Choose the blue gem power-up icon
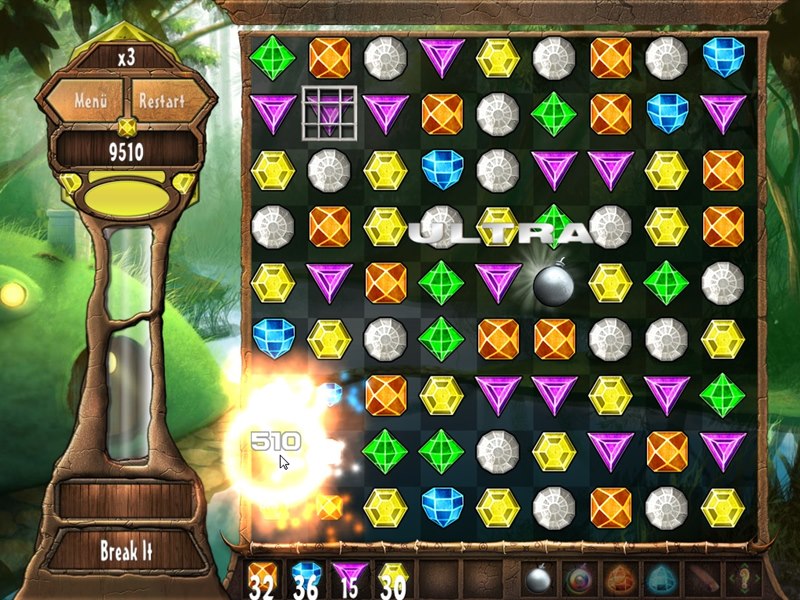800x600 pixels. point(661,581)
